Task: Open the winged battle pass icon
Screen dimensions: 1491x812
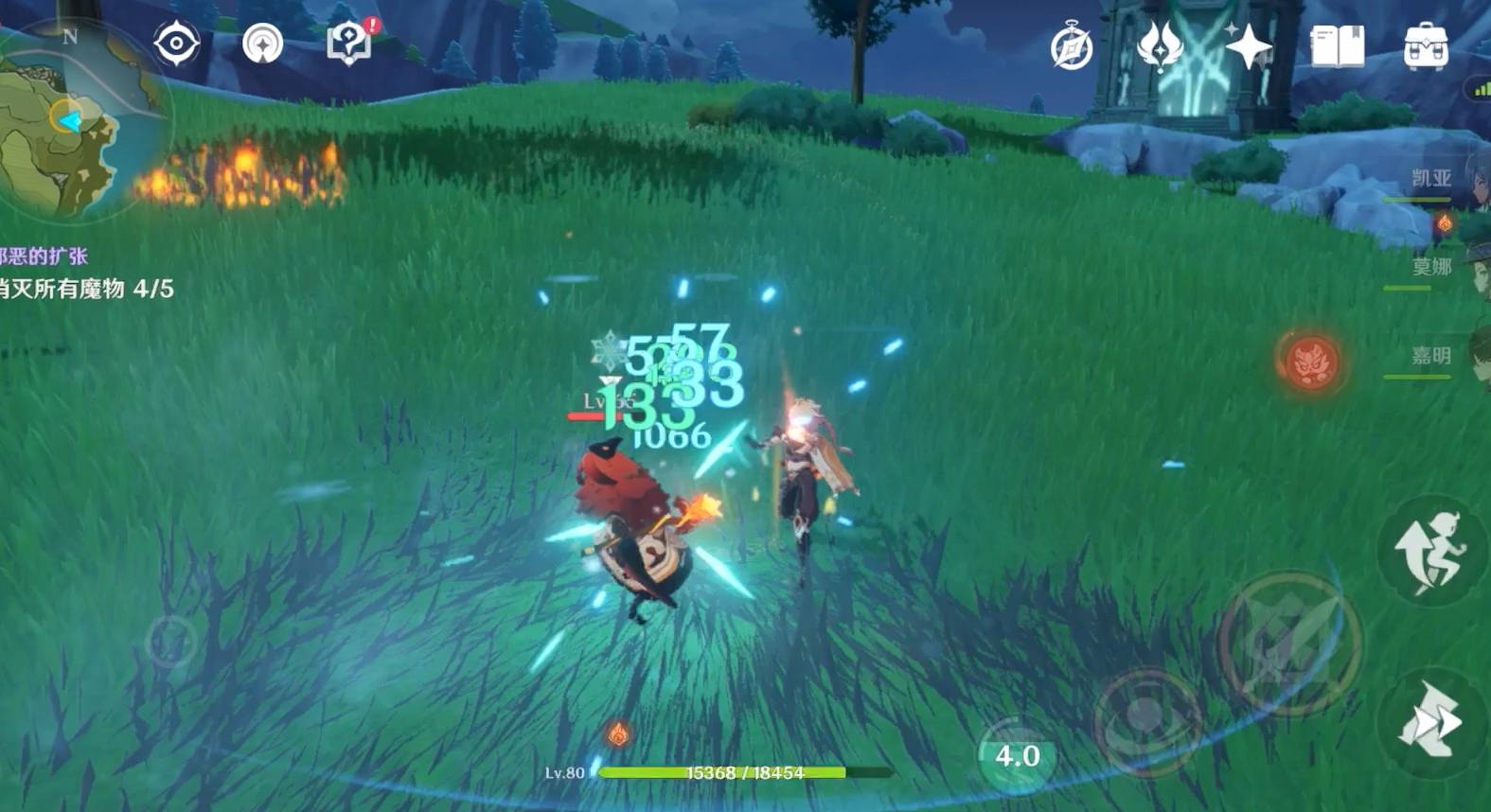Action: (1160, 45)
